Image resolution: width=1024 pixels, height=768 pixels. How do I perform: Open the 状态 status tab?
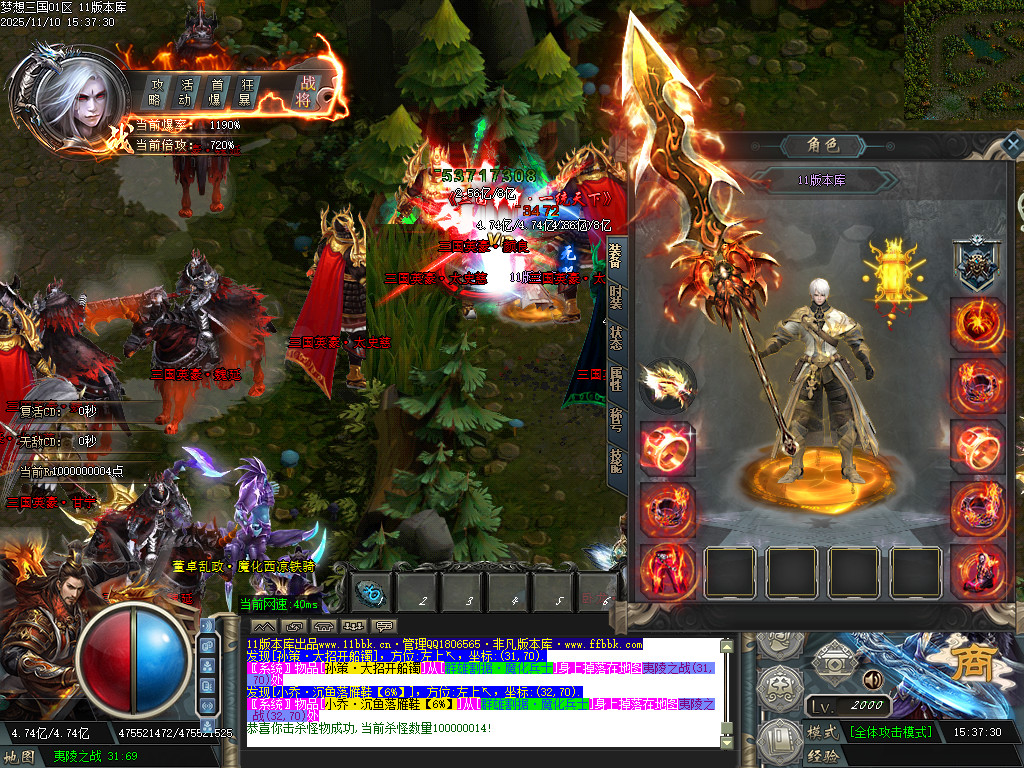[616, 335]
